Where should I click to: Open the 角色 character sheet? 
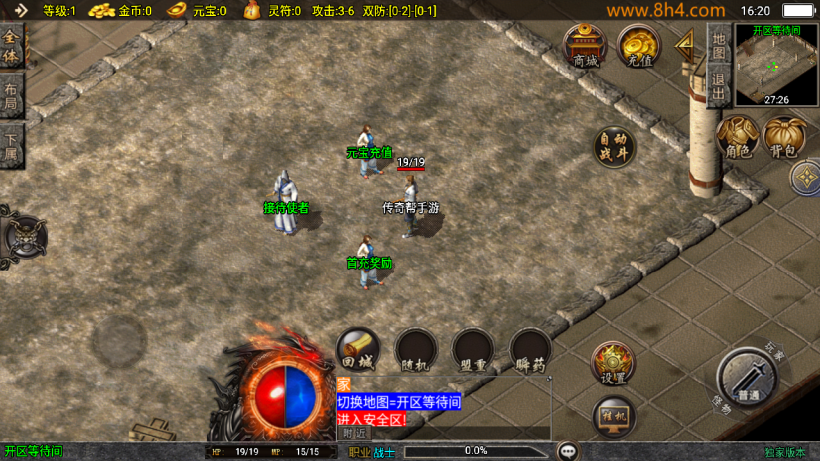pyautogui.click(x=738, y=137)
